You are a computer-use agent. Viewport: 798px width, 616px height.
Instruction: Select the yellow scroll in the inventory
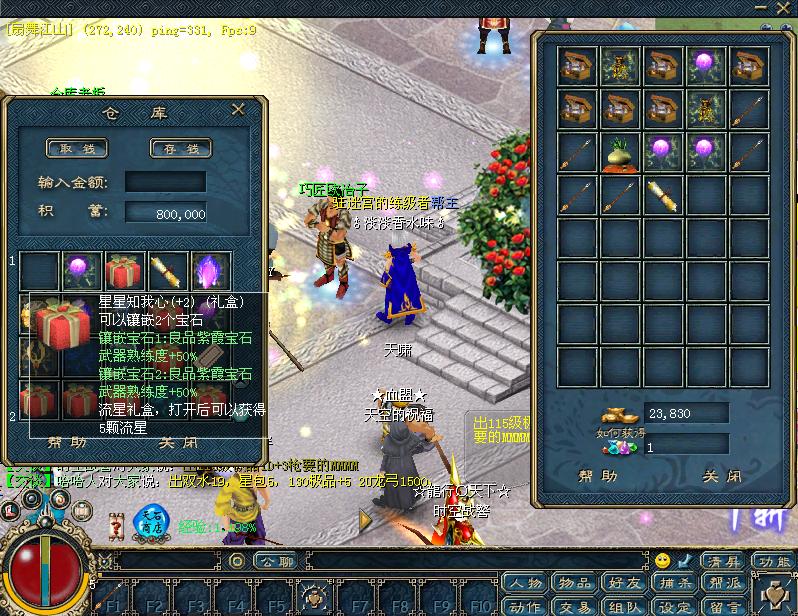click(662, 194)
